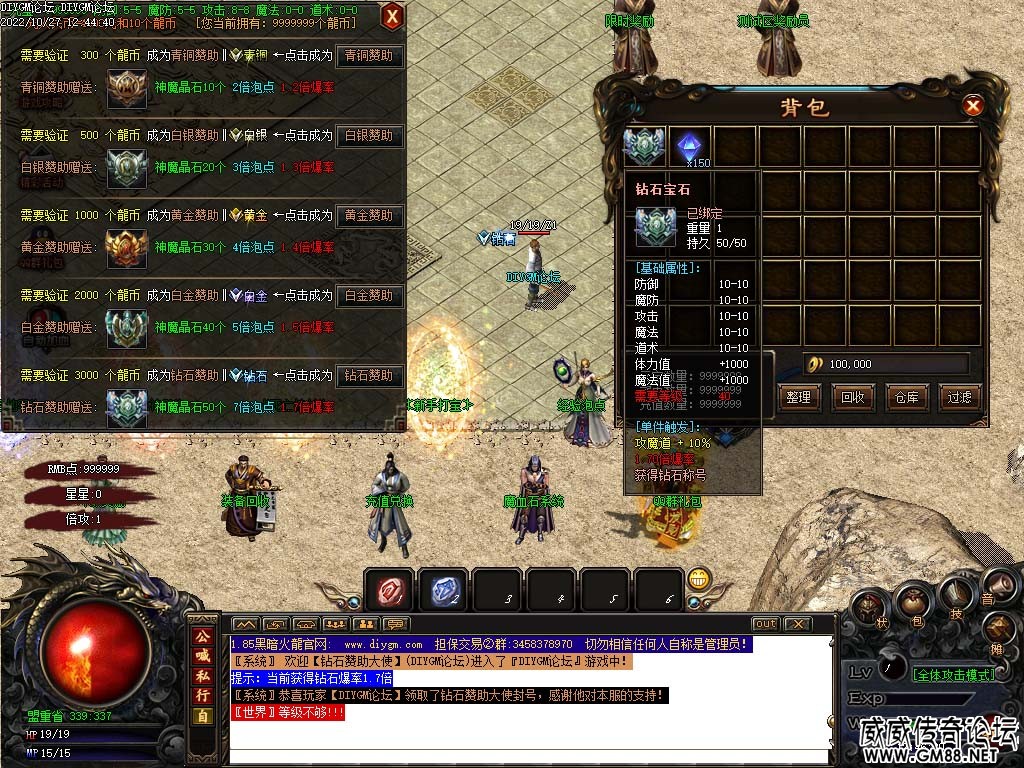The height and width of the screenshot is (768, 1024).
Task: Close the 背包 backpack window
Action: 972,106
